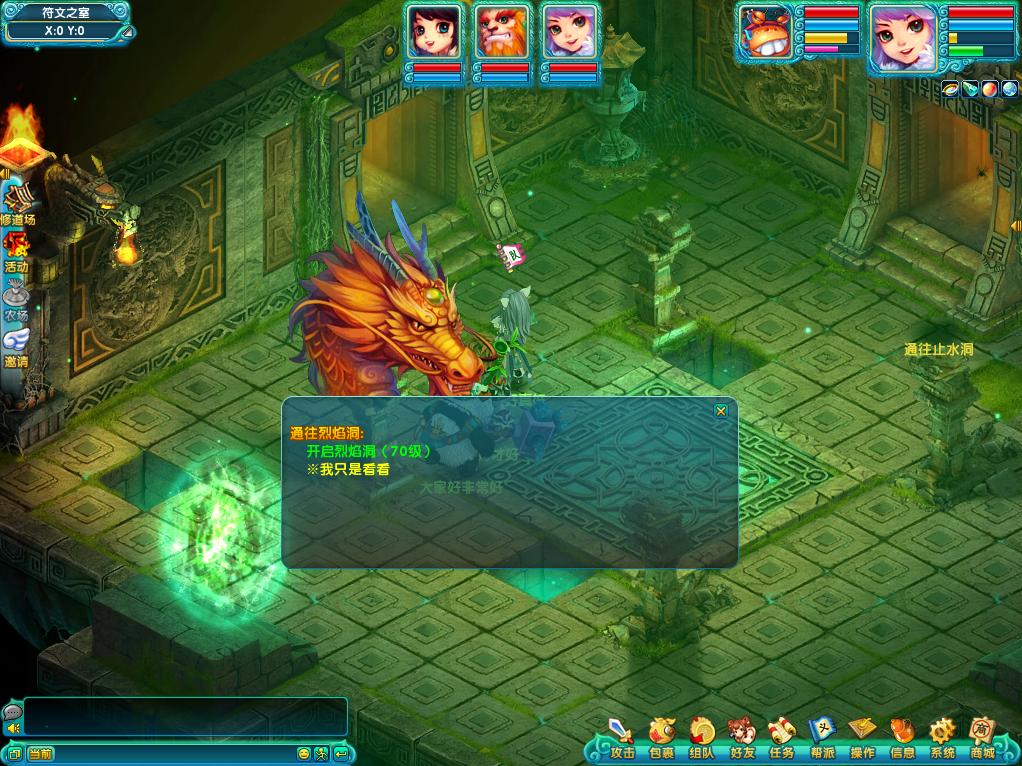Viewport: 1022px width, 766px height.
Task: Open the 系统 system gear settings
Action: coord(942,738)
